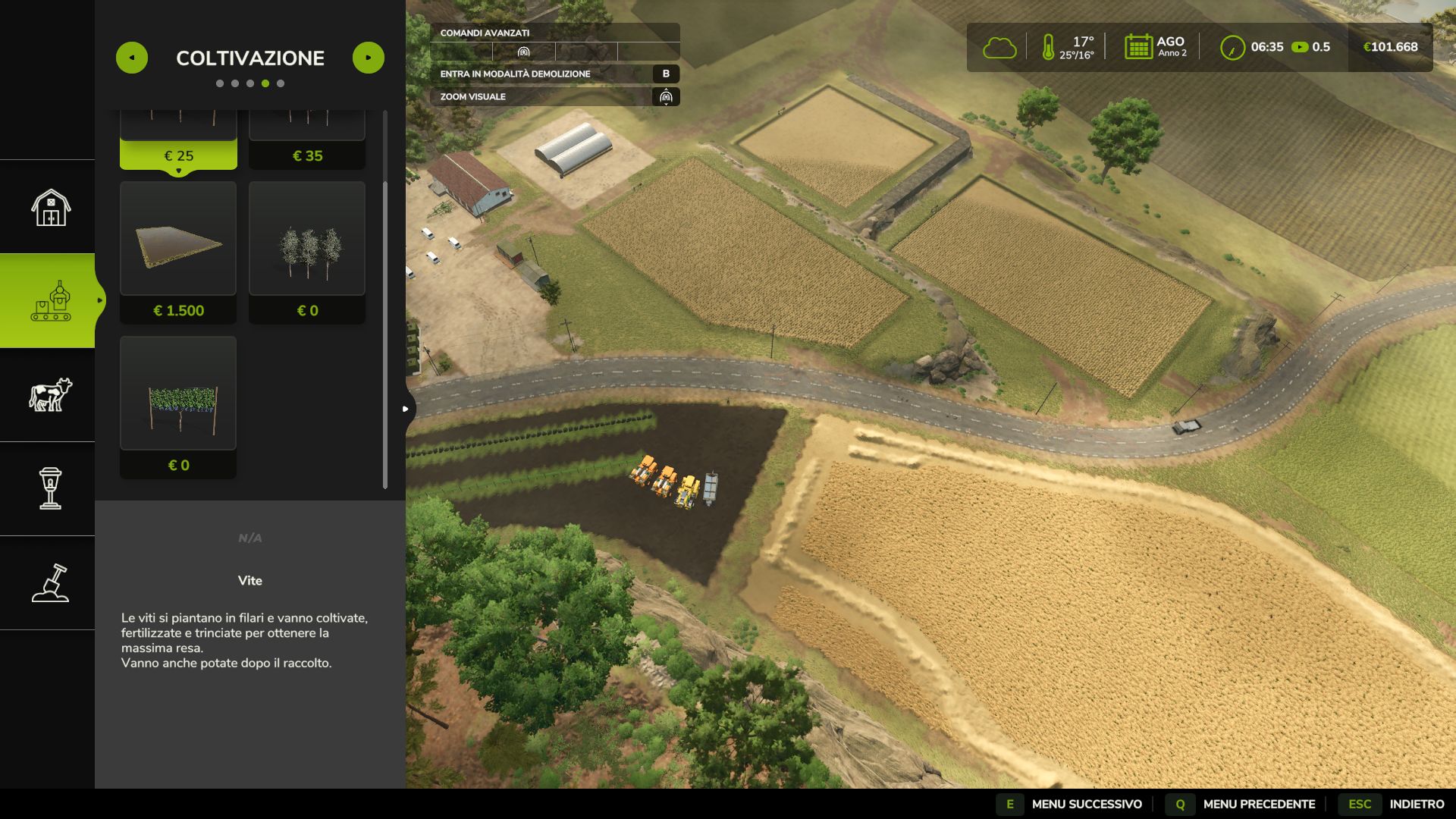Advance to the next category with right arrow

369,58
